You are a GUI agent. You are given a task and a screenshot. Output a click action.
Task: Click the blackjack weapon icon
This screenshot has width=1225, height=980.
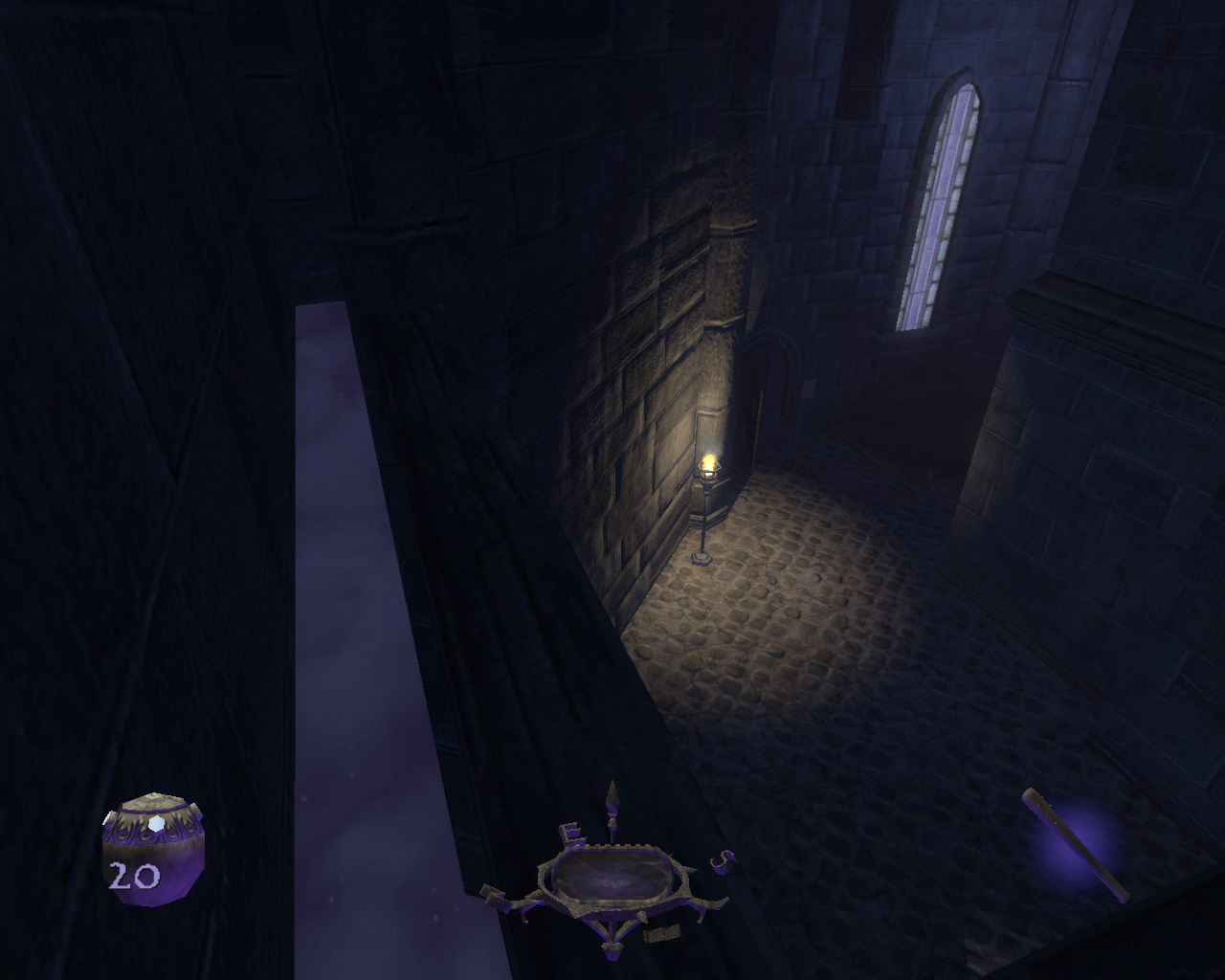[1074, 843]
